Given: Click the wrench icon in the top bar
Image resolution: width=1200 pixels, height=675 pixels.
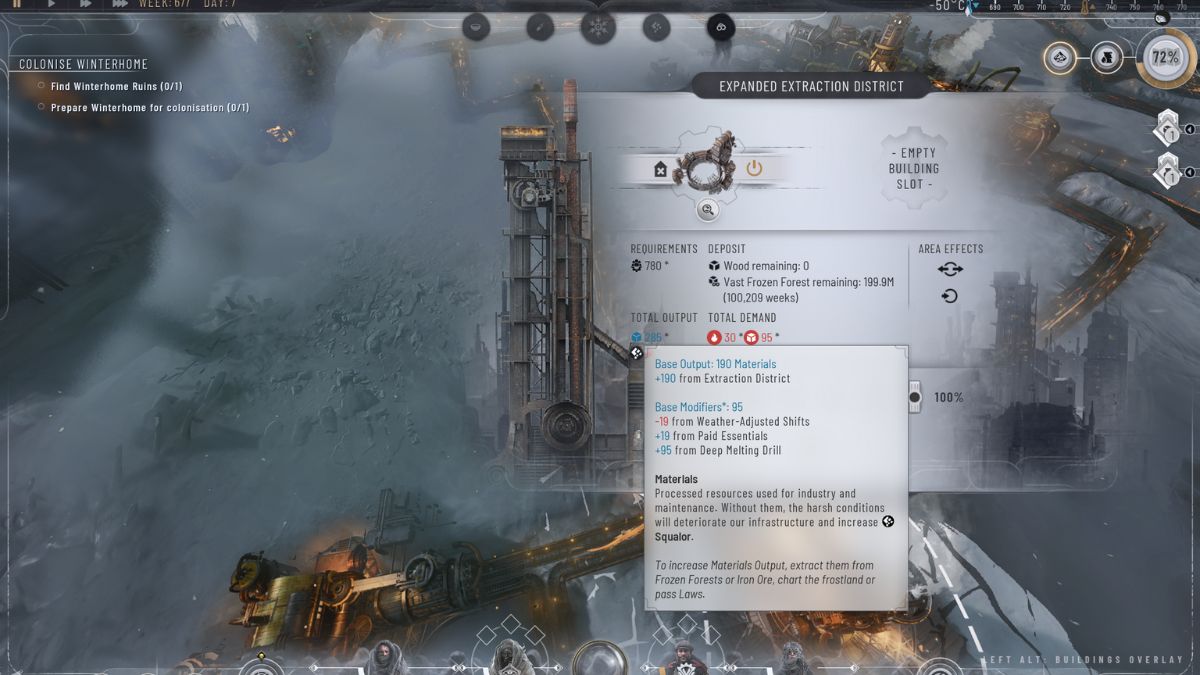Looking at the screenshot, I should 540,27.
